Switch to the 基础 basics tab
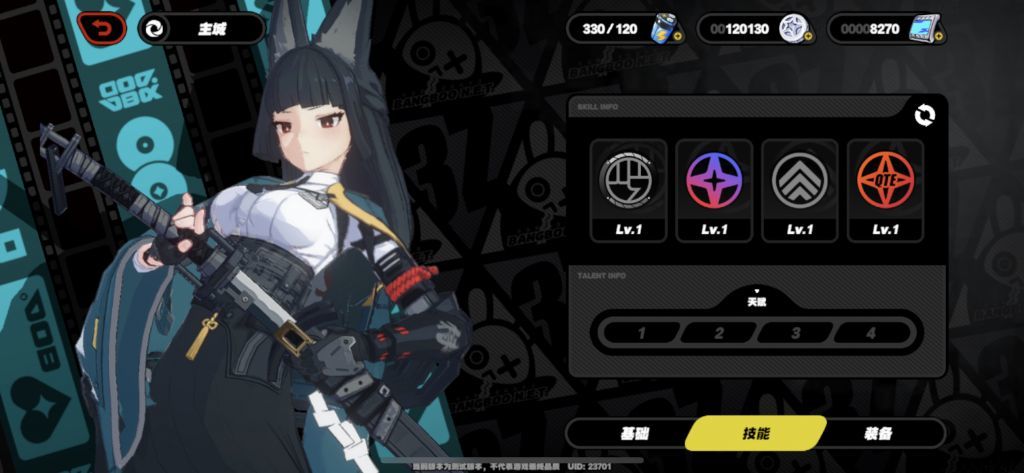This screenshot has width=1024, height=473. [634, 433]
